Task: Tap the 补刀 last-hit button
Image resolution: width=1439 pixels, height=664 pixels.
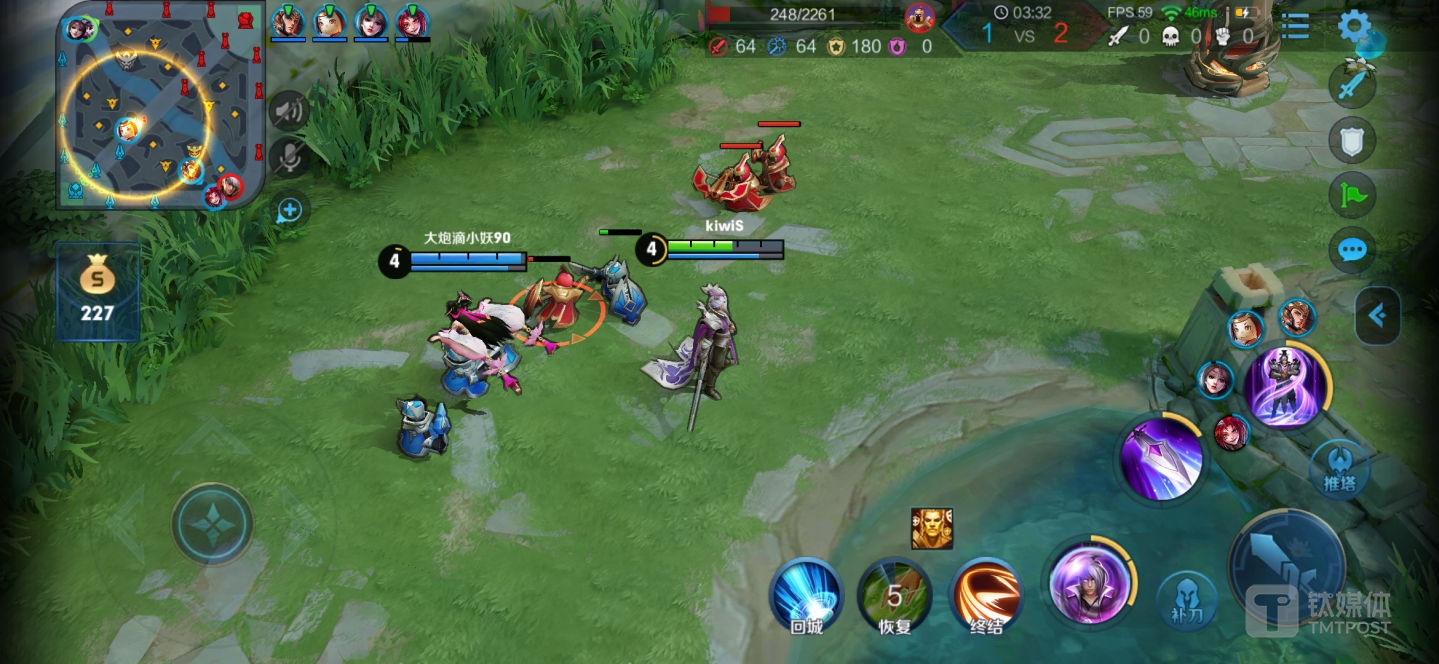Action: coord(1187,601)
